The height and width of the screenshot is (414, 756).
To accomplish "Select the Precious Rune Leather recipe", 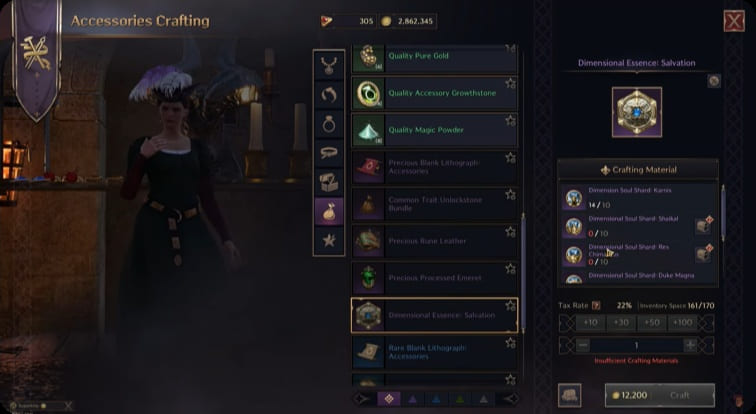I will [433, 241].
